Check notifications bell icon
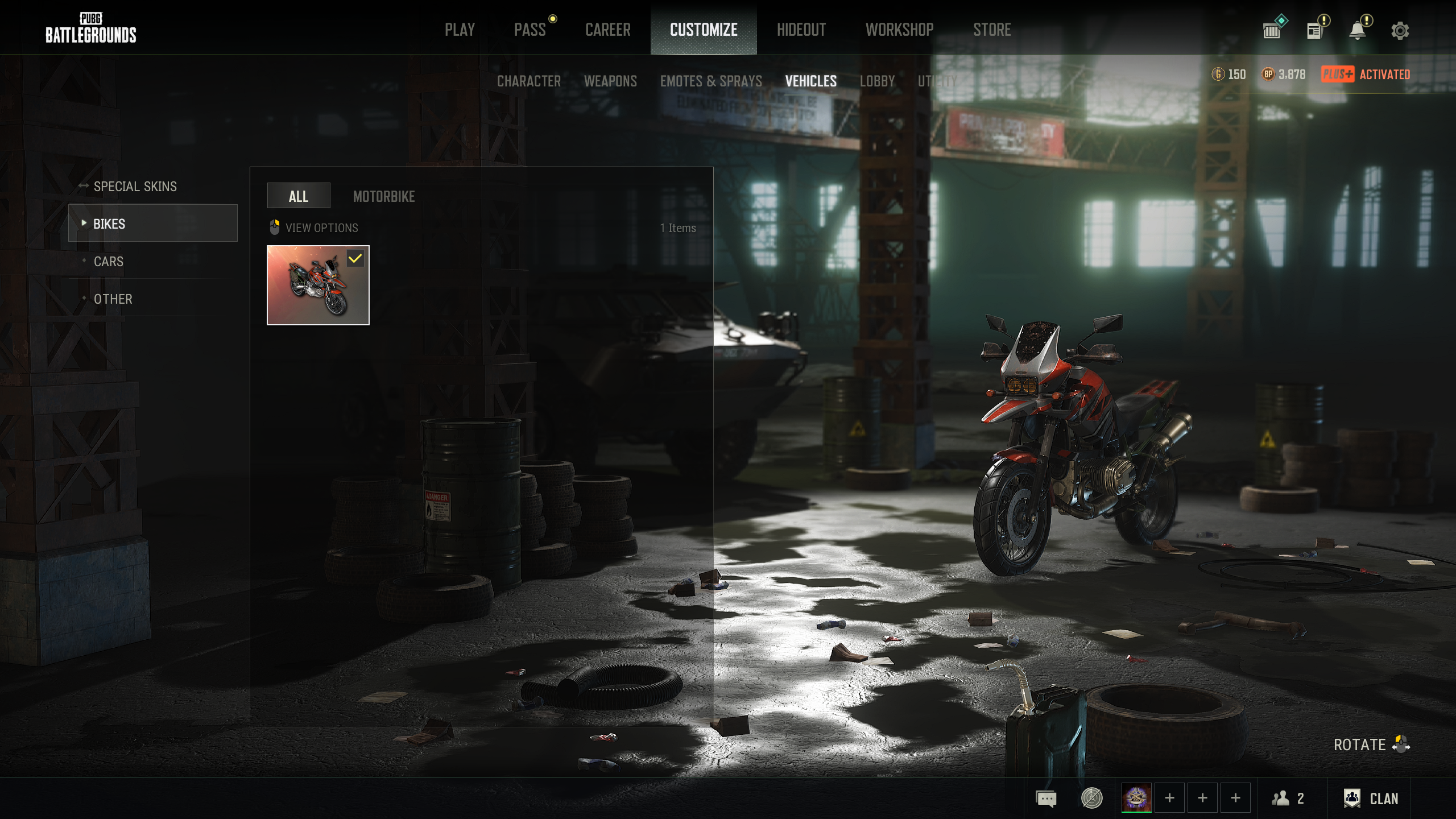 pos(1358,31)
